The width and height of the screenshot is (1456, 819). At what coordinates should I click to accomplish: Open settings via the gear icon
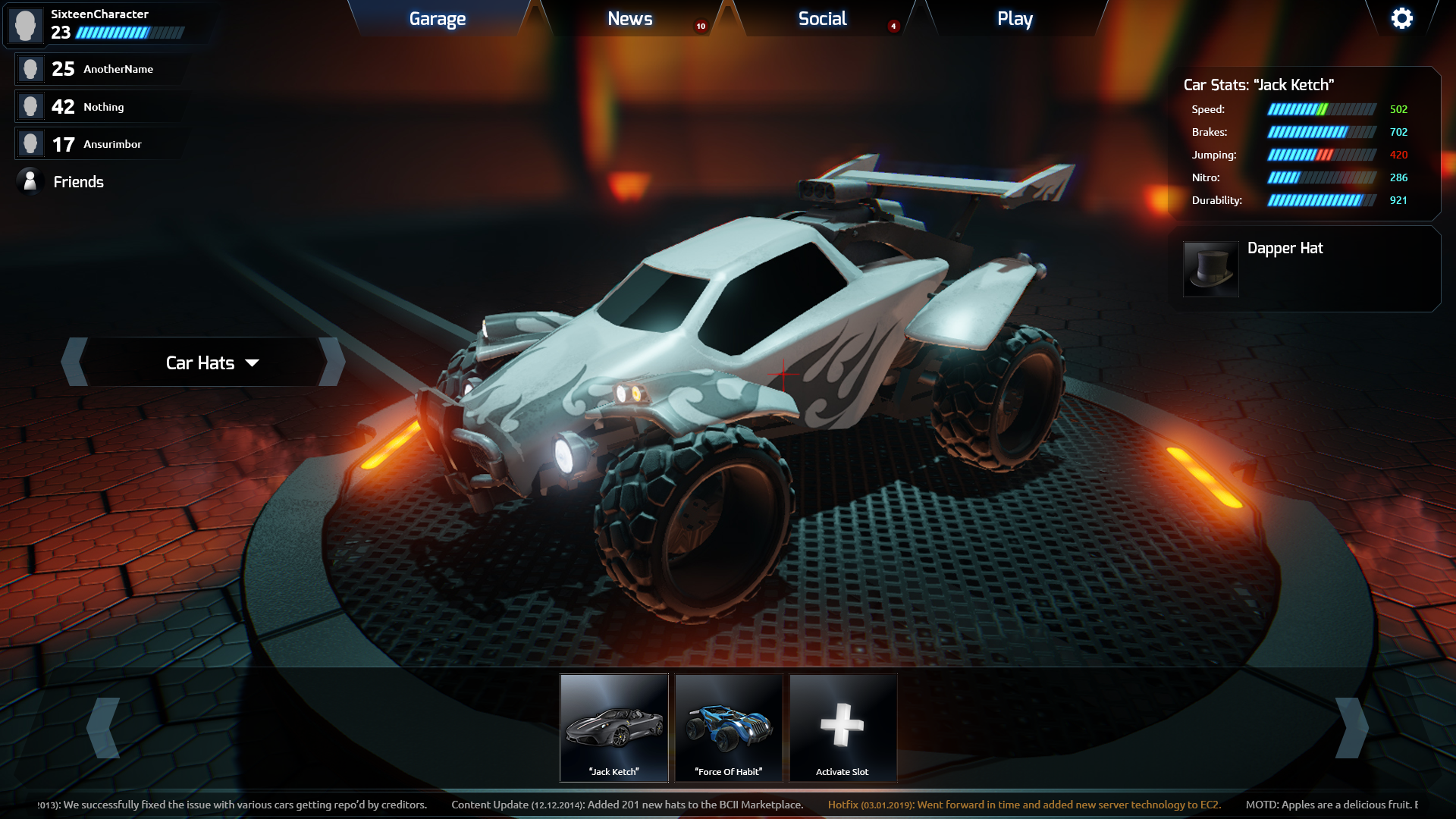point(1401,18)
